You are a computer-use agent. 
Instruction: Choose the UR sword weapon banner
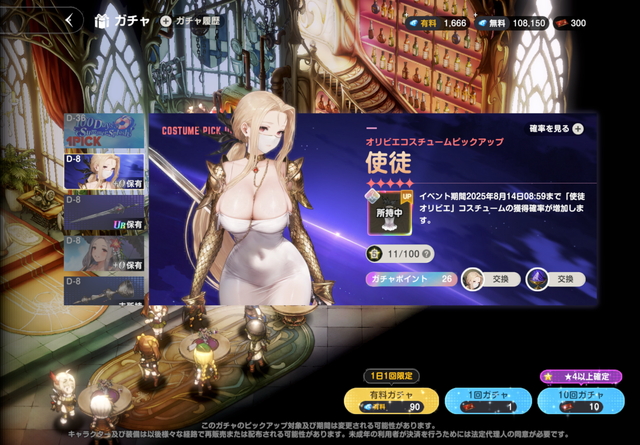tap(105, 213)
